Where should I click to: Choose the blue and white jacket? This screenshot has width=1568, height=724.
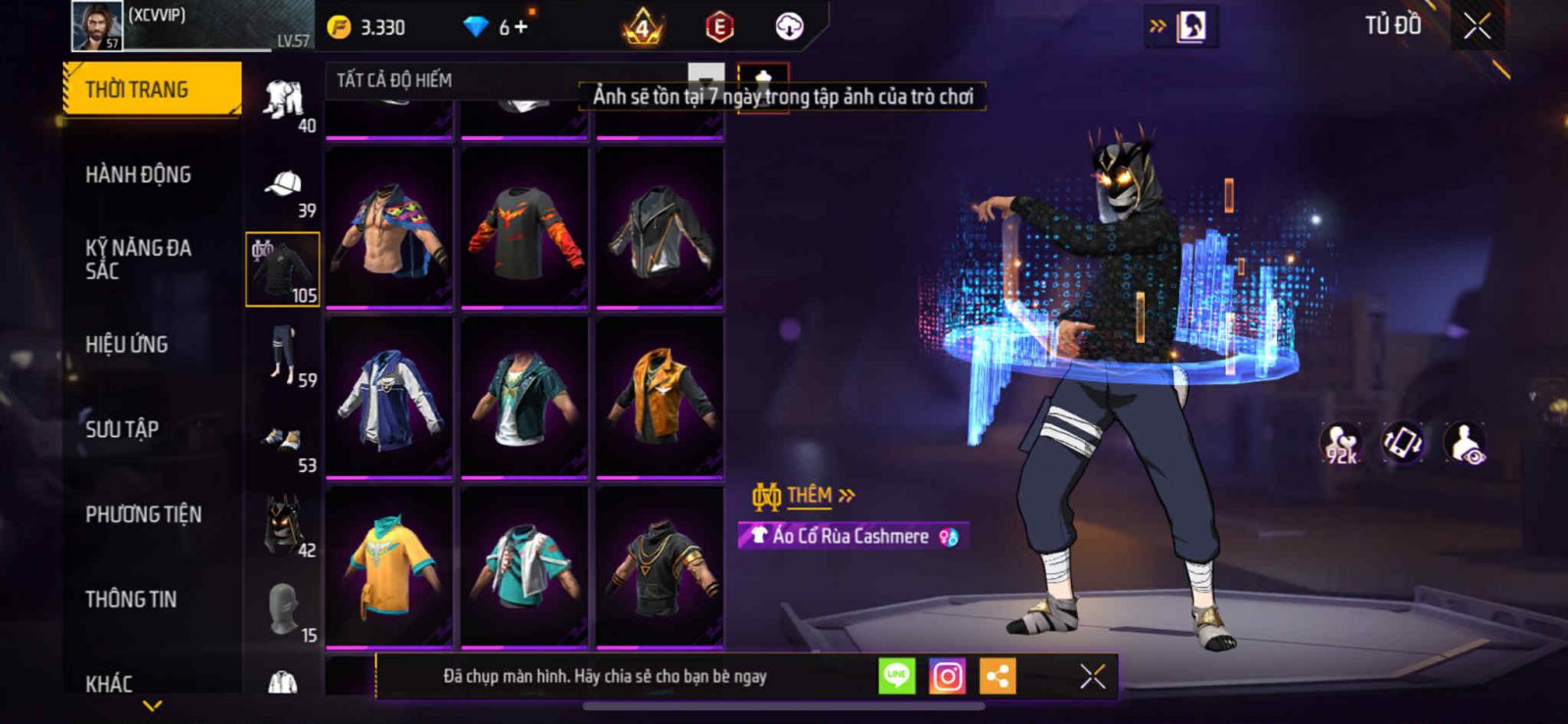point(389,397)
